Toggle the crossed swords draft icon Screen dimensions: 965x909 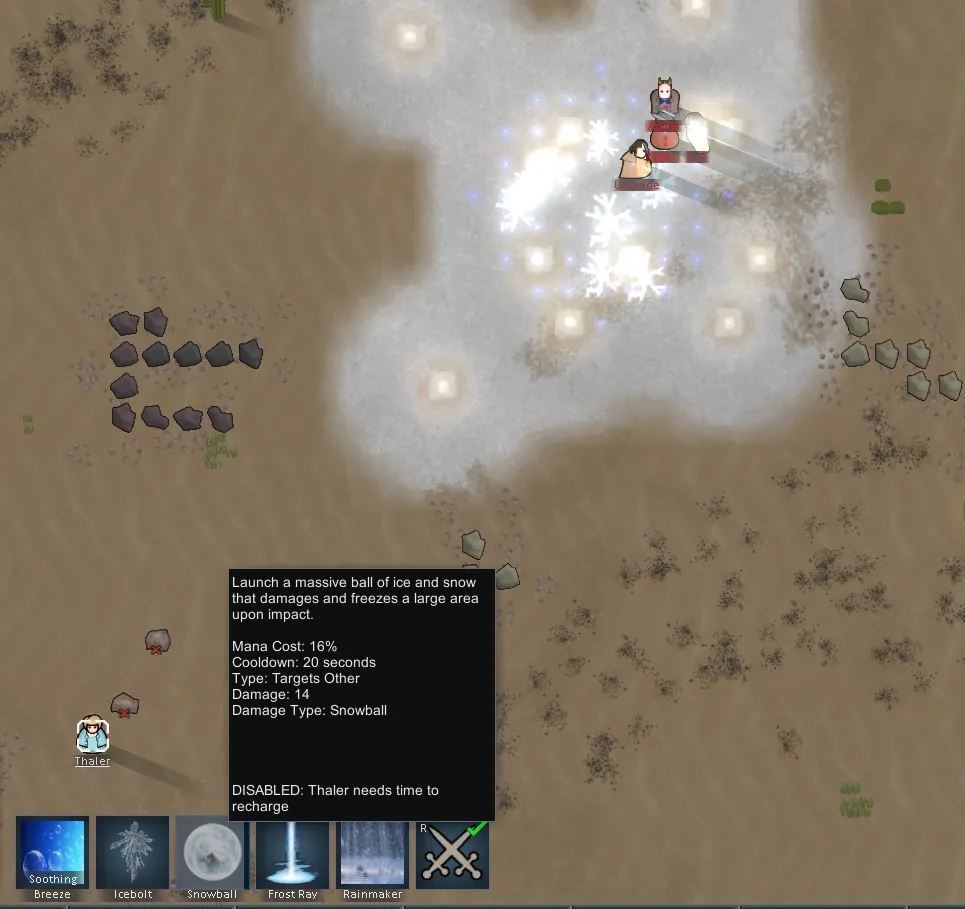pos(452,852)
